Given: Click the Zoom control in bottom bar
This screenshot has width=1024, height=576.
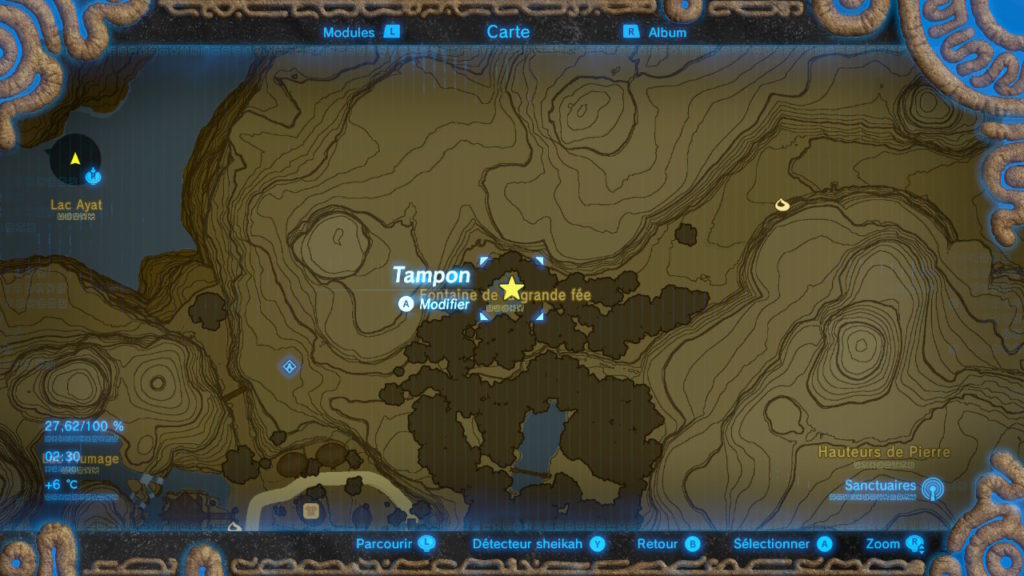Looking at the screenshot, I should point(894,544).
